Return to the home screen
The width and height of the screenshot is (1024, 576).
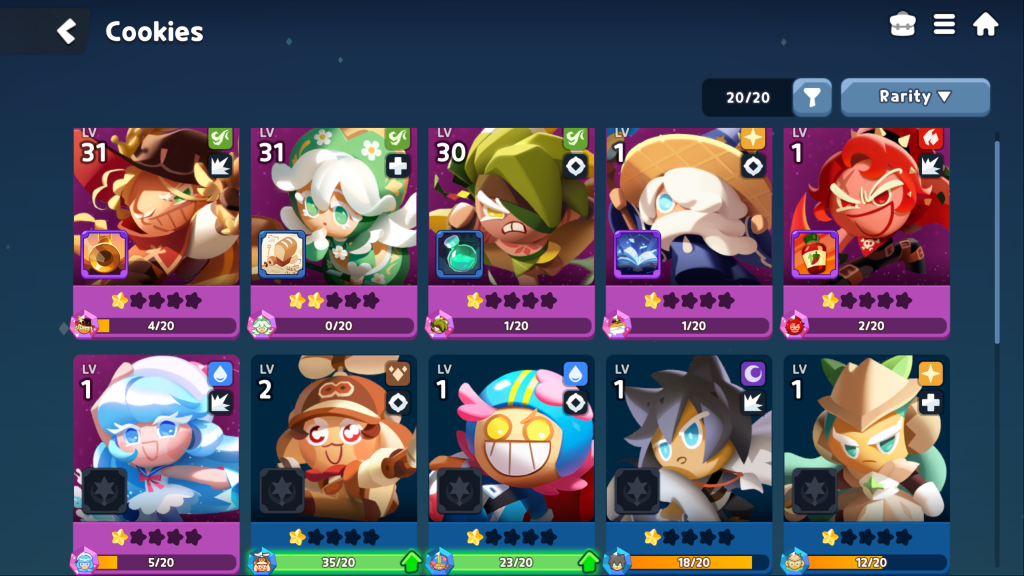[985, 25]
